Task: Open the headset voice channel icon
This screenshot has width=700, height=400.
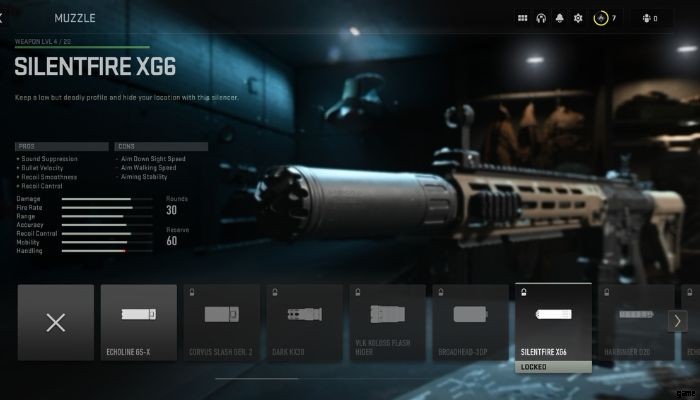Action: [x=541, y=18]
